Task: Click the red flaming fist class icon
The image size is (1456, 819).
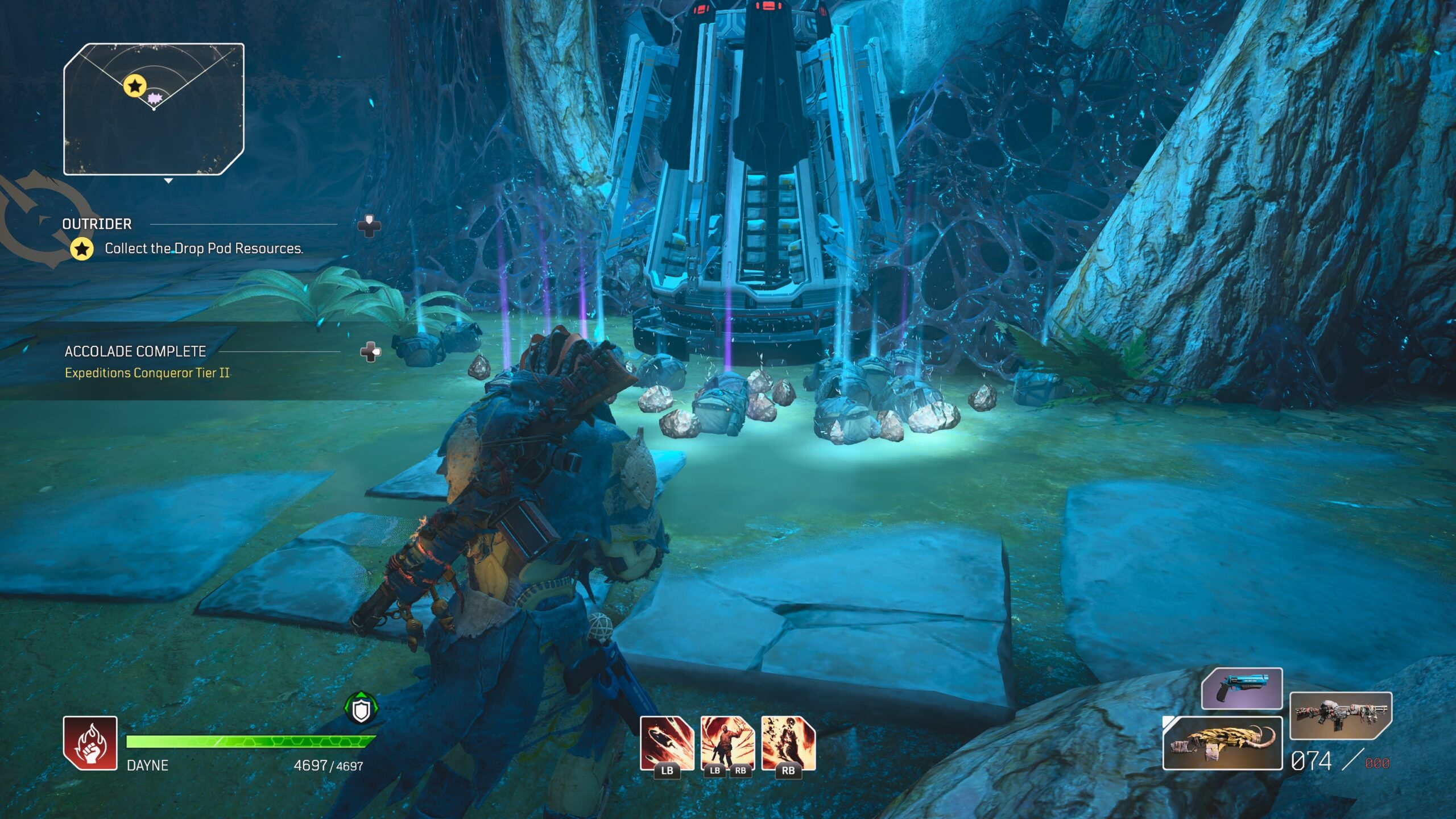Action: [90, 743]
